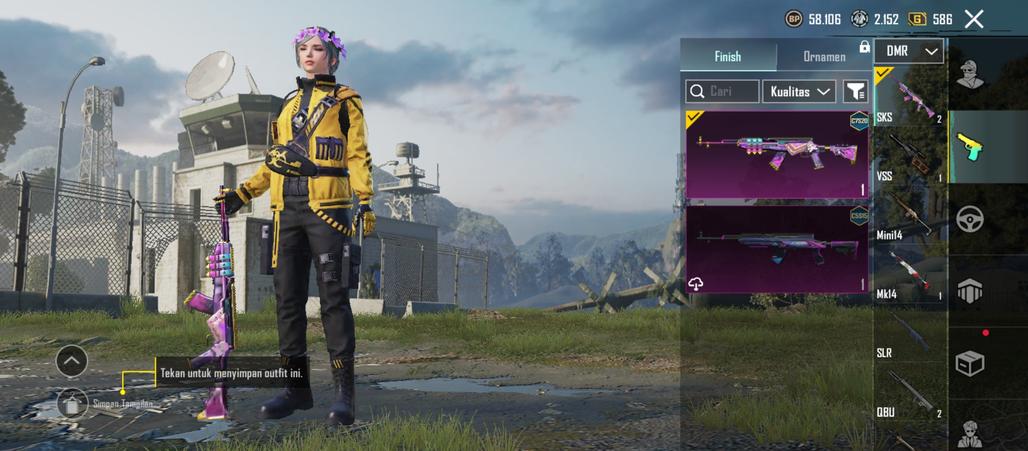Open the Ornamen tab
Viewport: 1028px width, 451px height.
click(x=824, y=57)
